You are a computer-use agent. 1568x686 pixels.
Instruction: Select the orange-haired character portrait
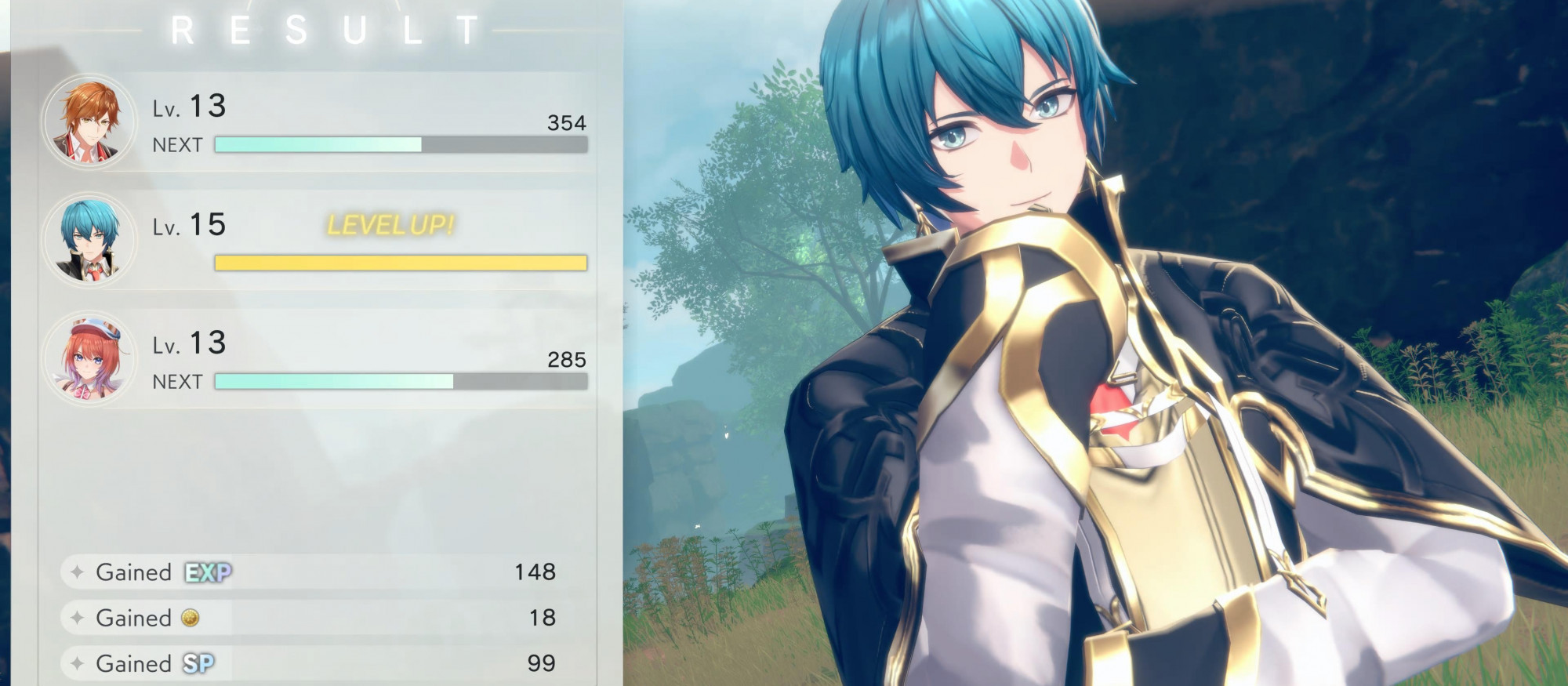[89, 122]
